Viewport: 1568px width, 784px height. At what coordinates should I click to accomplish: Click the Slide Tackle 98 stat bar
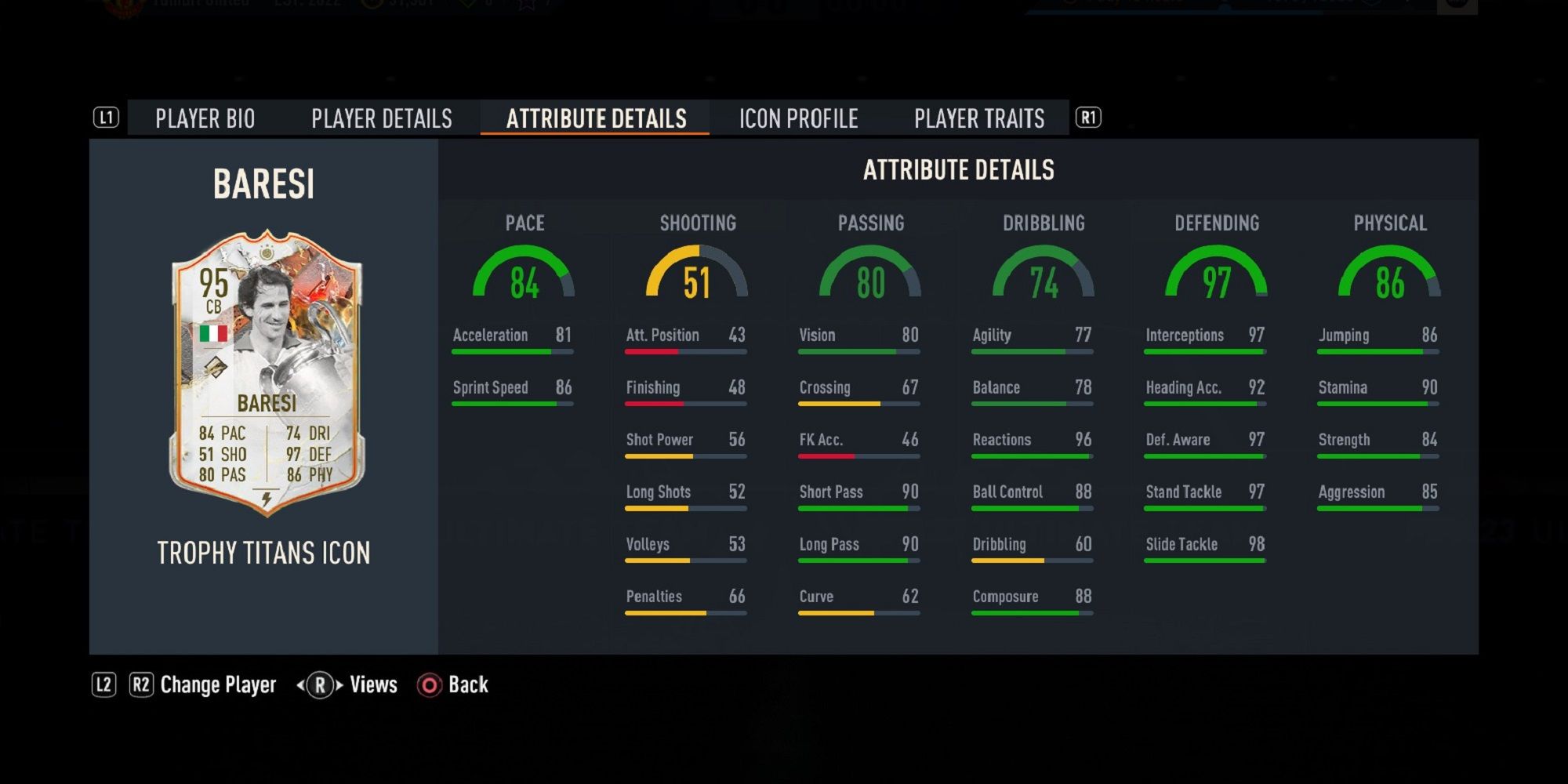coord(1204,549)
